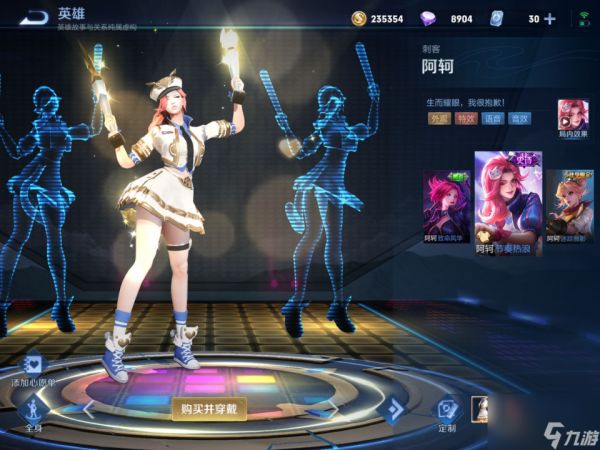The width and height of the screenshot is (600, 450).
Task: Select the 外观 appearance tag
Action: [x=438, y=118]
